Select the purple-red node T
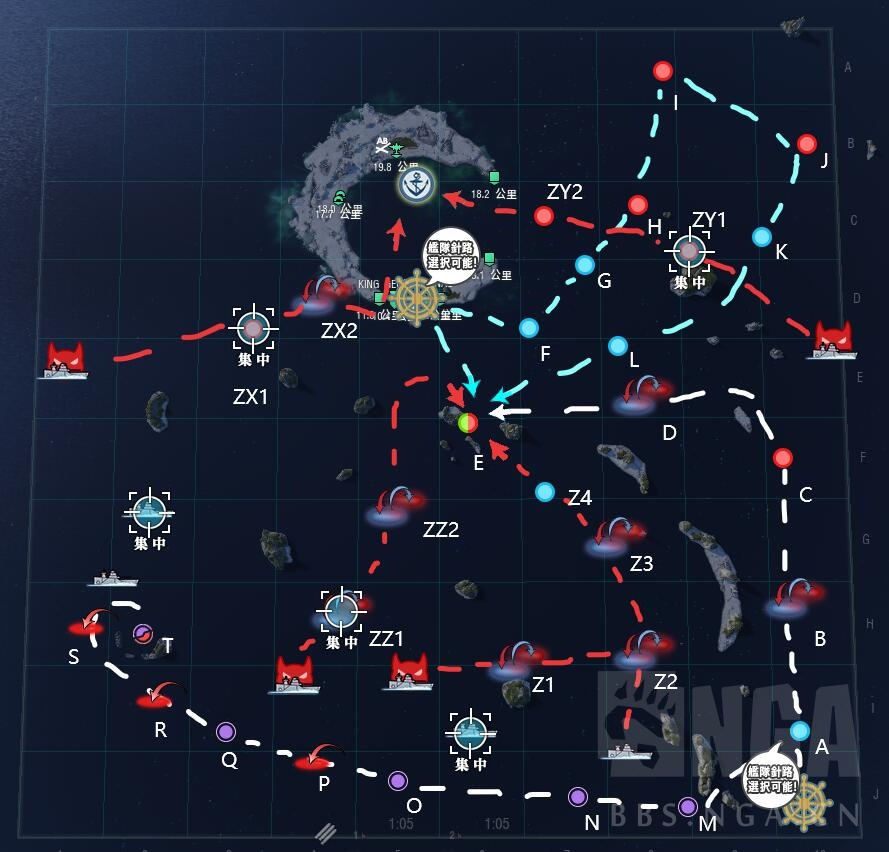 tap(142, 633)
